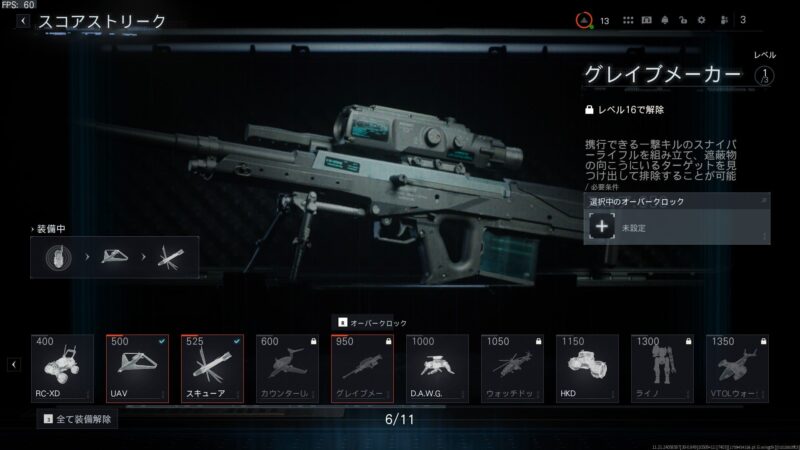The image size is (800, 450).
Task: Click the red-ringed player rank emblem
Action: 584,20
